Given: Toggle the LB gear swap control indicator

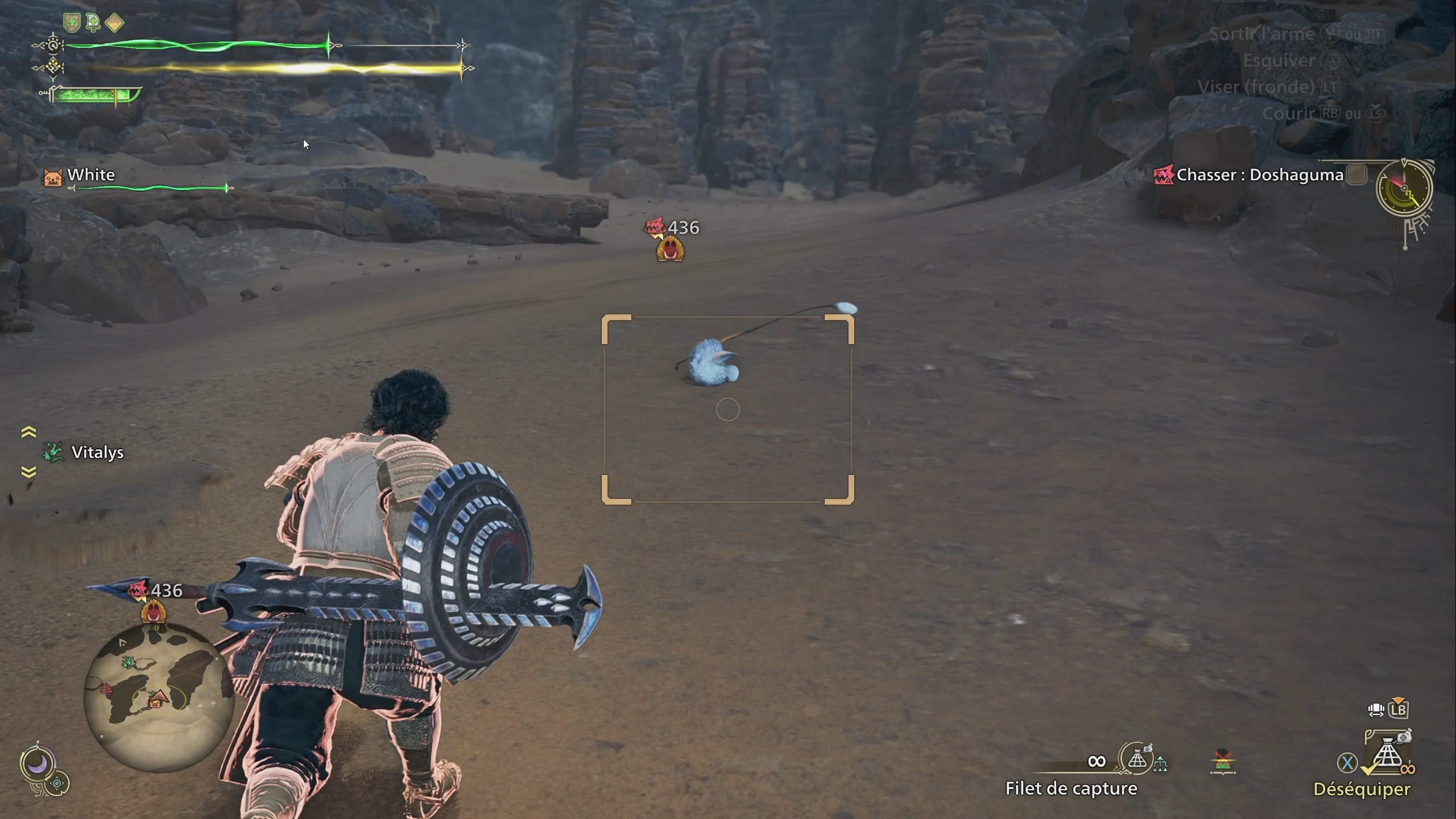Looking at the screenshot, I should (x=1397, y=709).
